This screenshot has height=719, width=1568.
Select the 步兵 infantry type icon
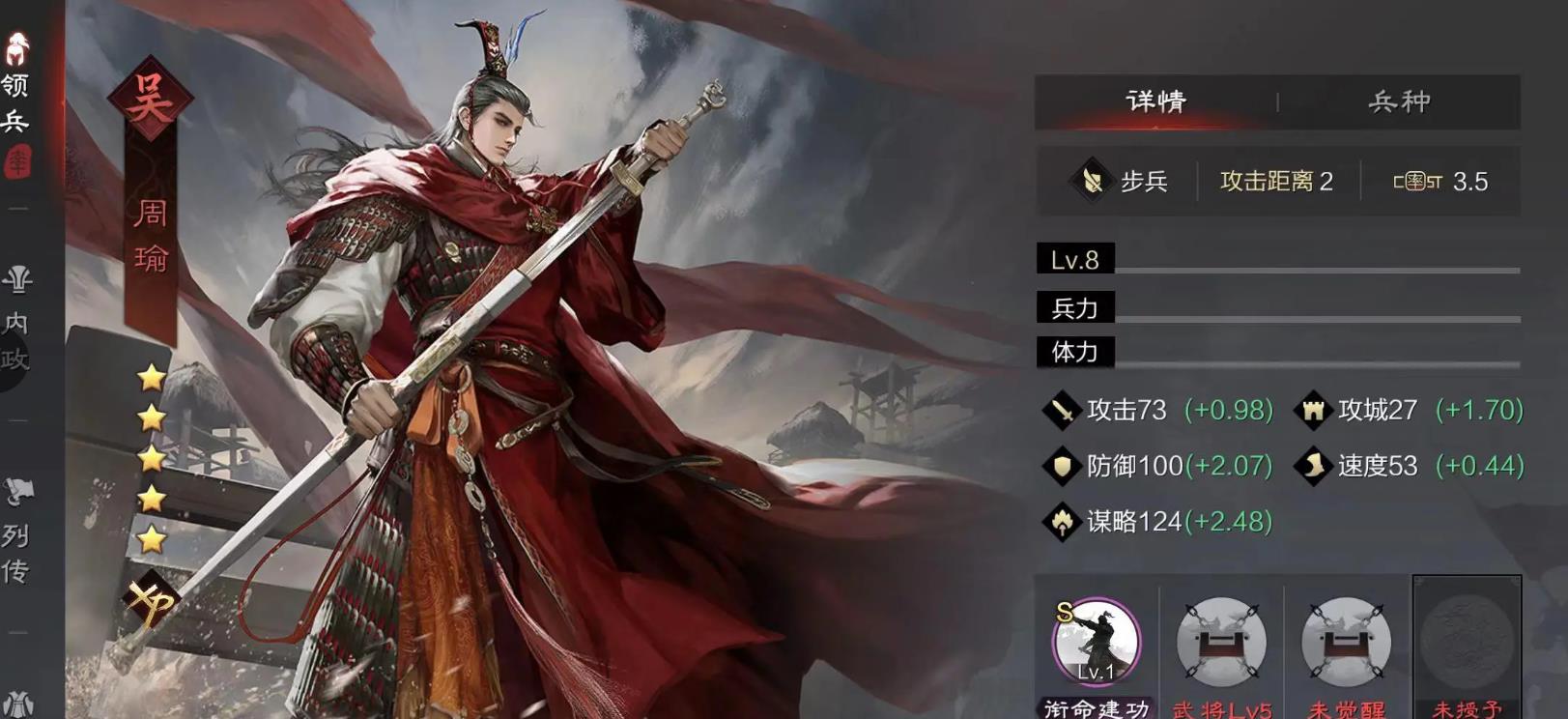[x=1092, y=180]
